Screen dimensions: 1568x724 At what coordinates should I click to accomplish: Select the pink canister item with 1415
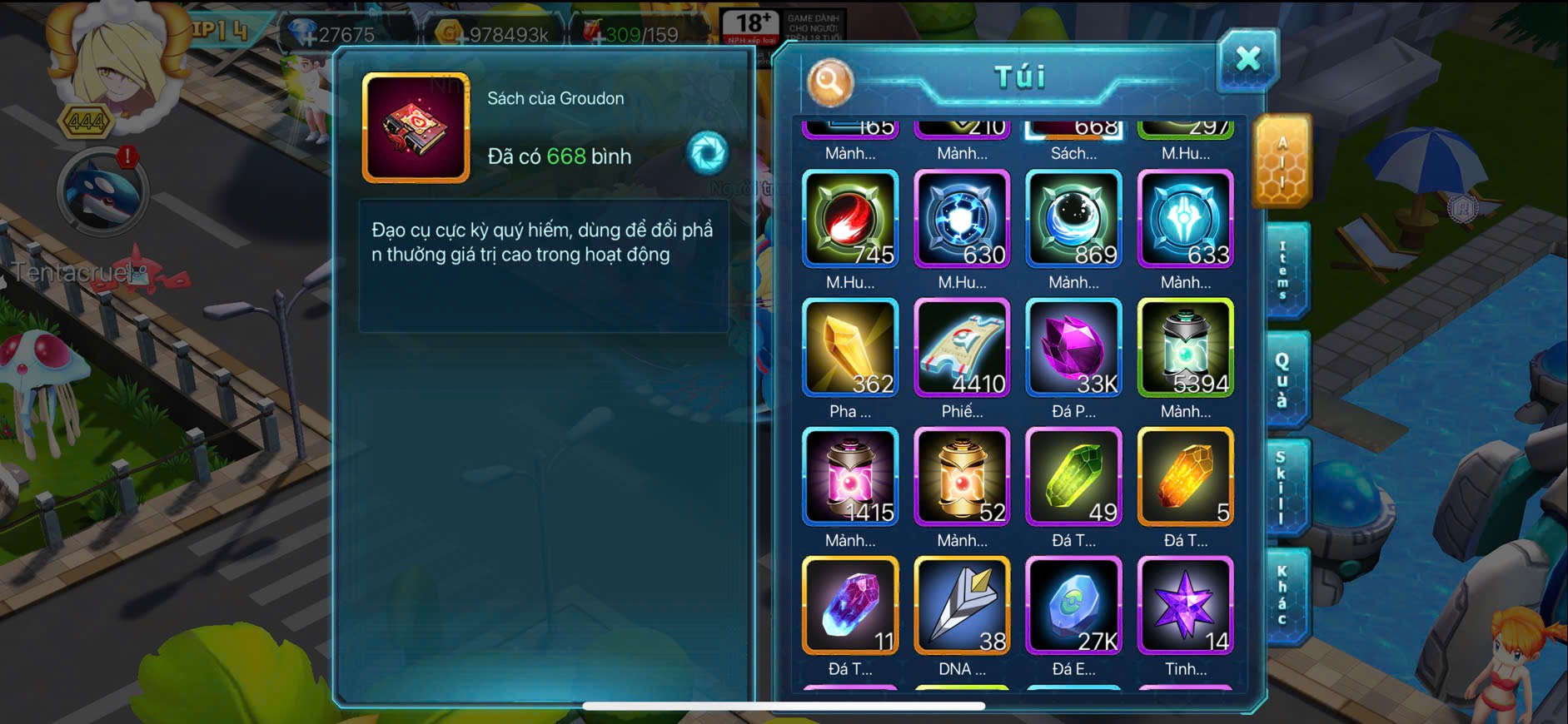(850, 476)
